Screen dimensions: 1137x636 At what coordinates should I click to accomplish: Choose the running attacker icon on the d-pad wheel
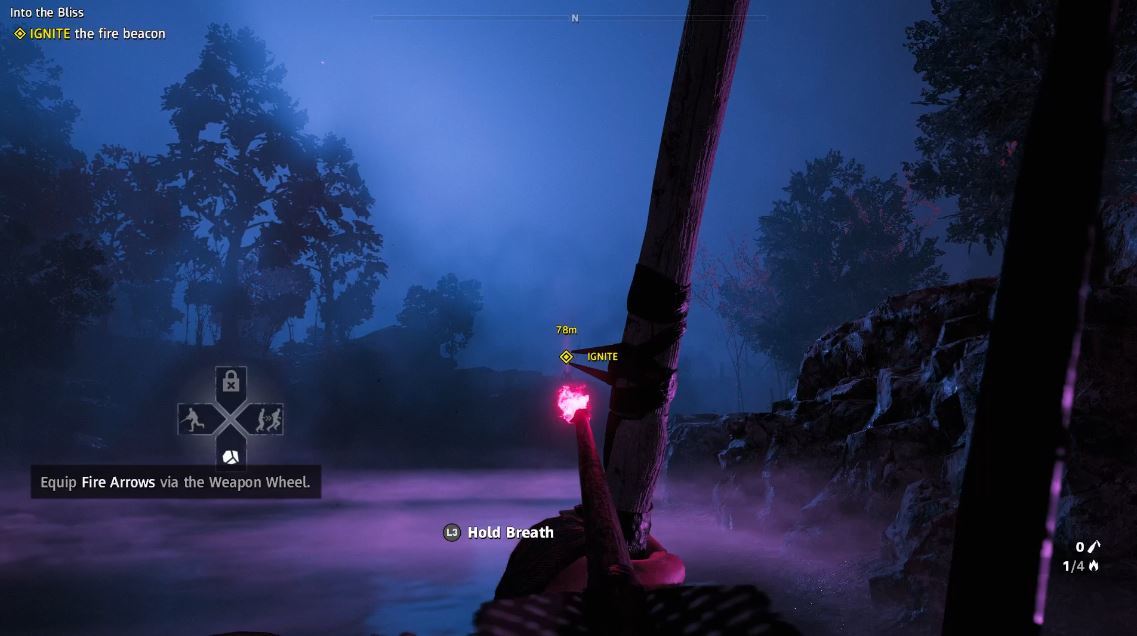(194, 419)
